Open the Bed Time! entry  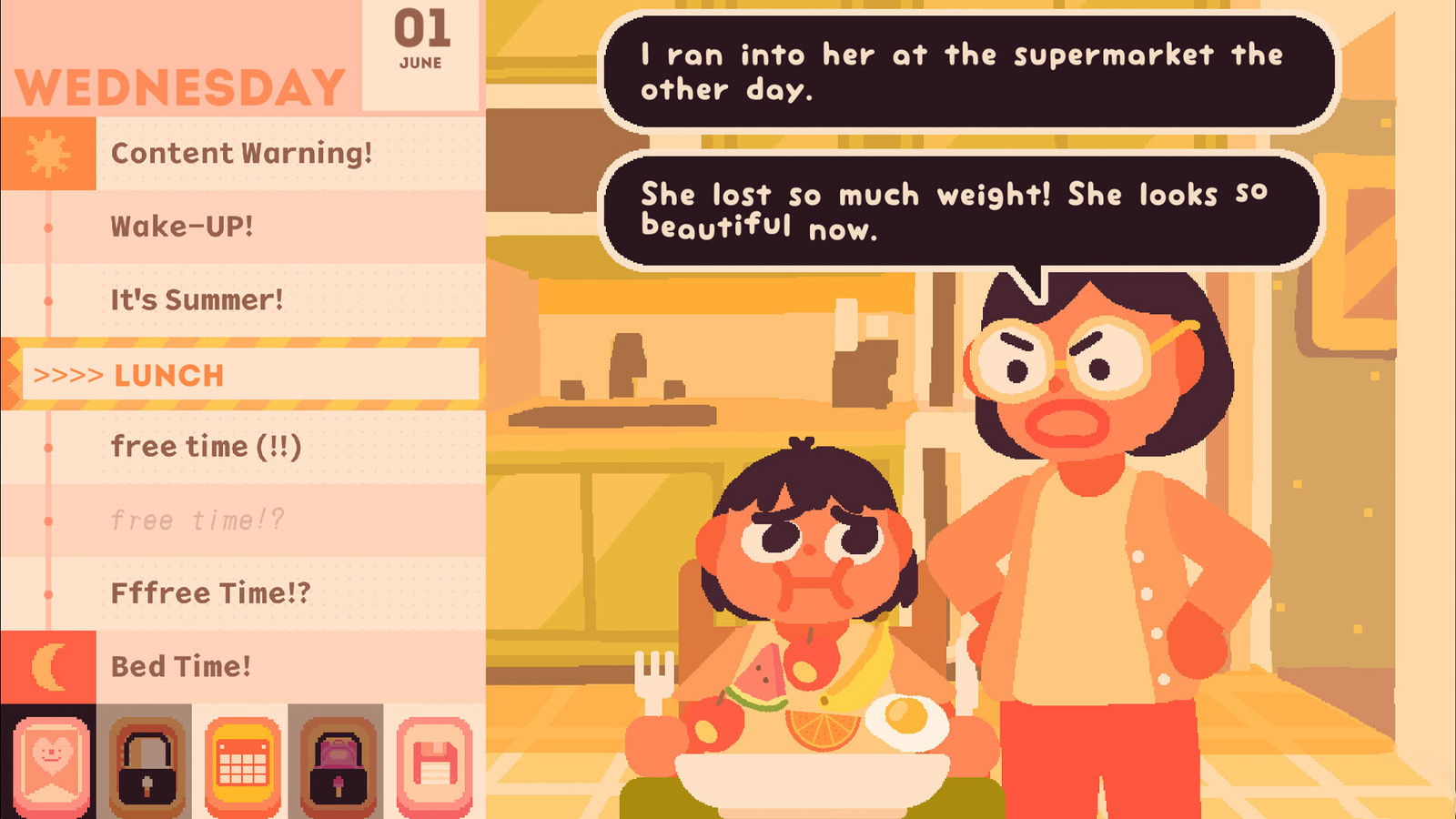click(180, 666)
